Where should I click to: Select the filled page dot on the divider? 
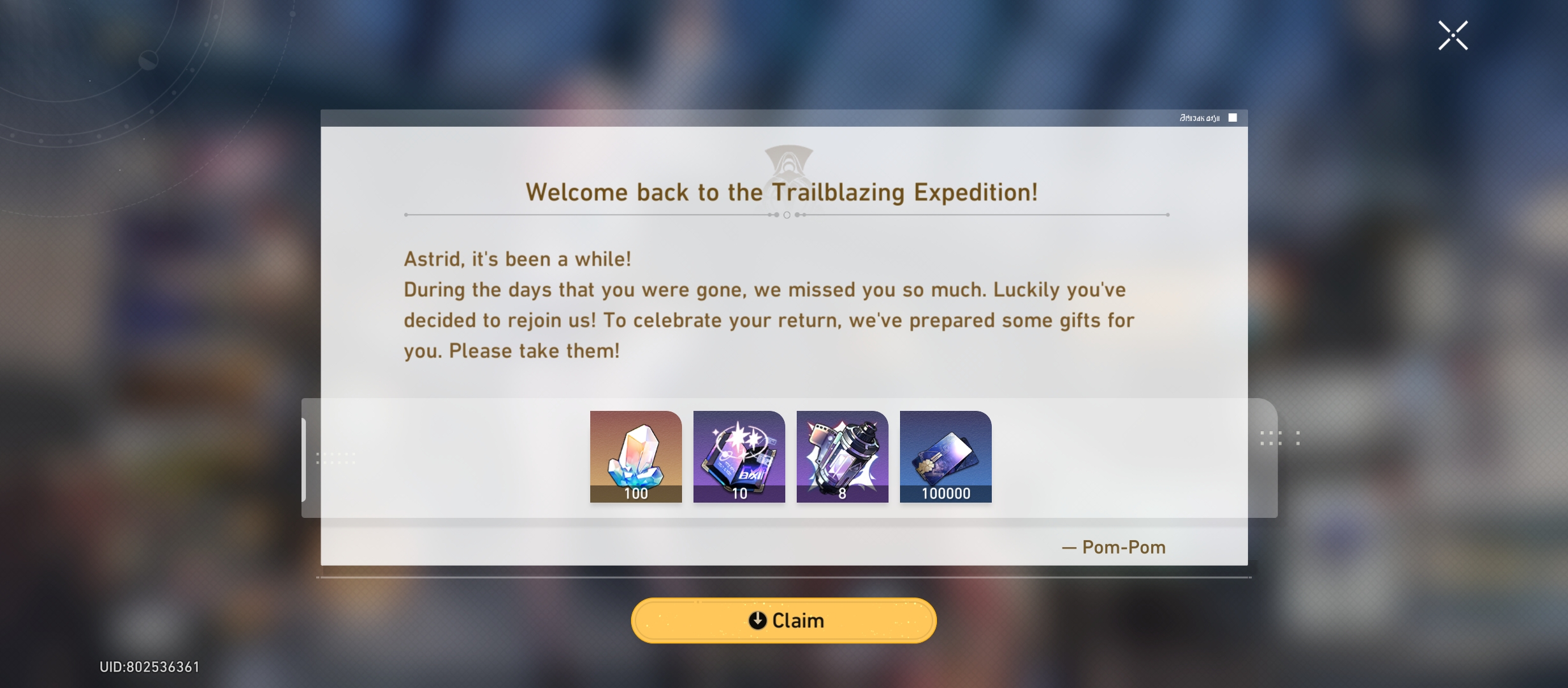pos(776,216)
